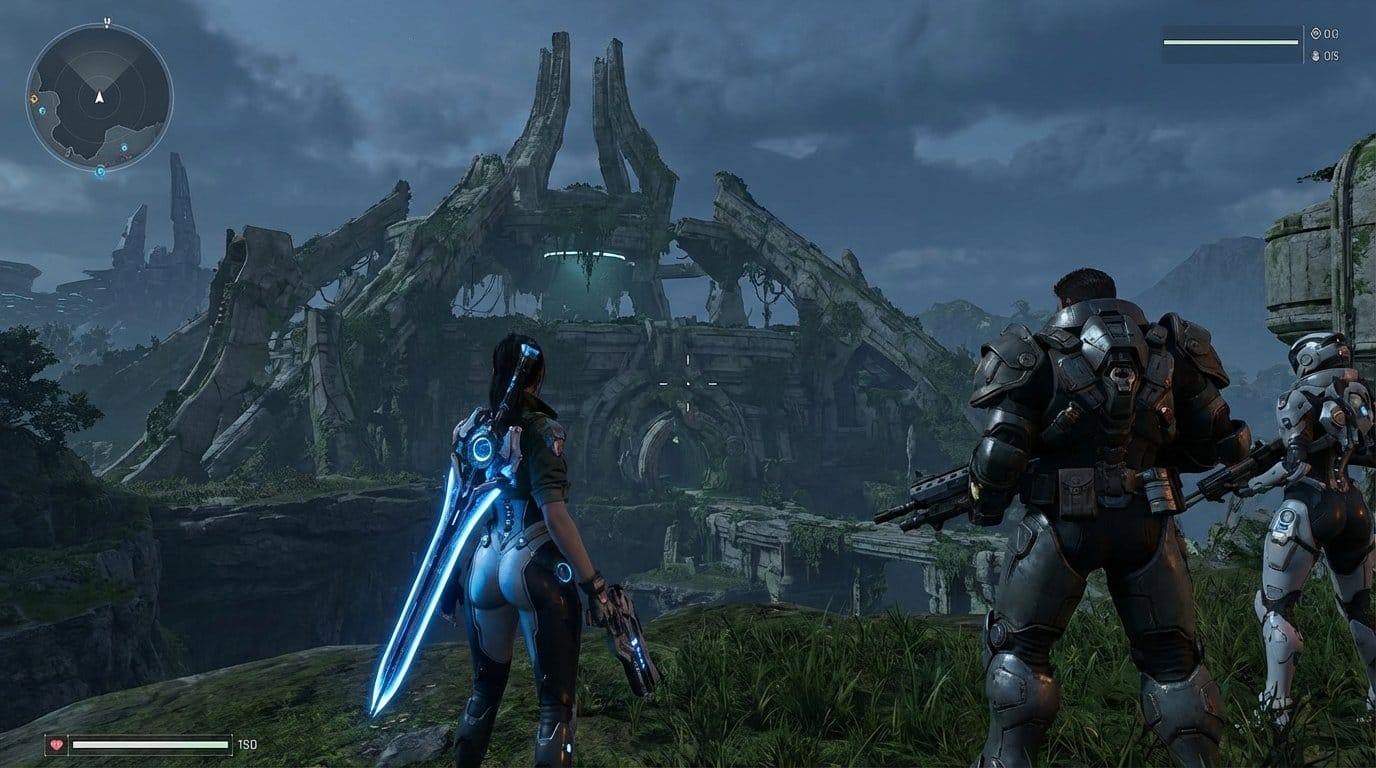The width and height of the screenshot is (1376, 768).
Task: Click the blue marker on the minimap's lower-right coast
Action: pos(124,148)
